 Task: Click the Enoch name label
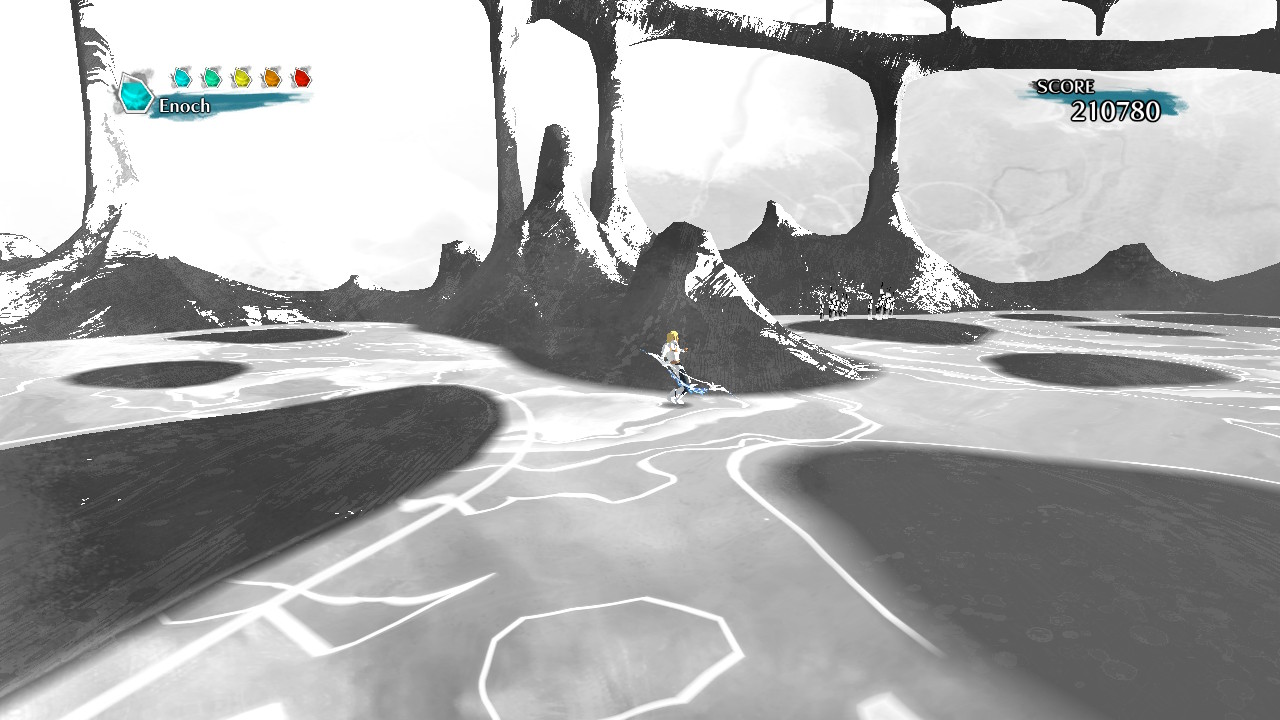[185, 103]
